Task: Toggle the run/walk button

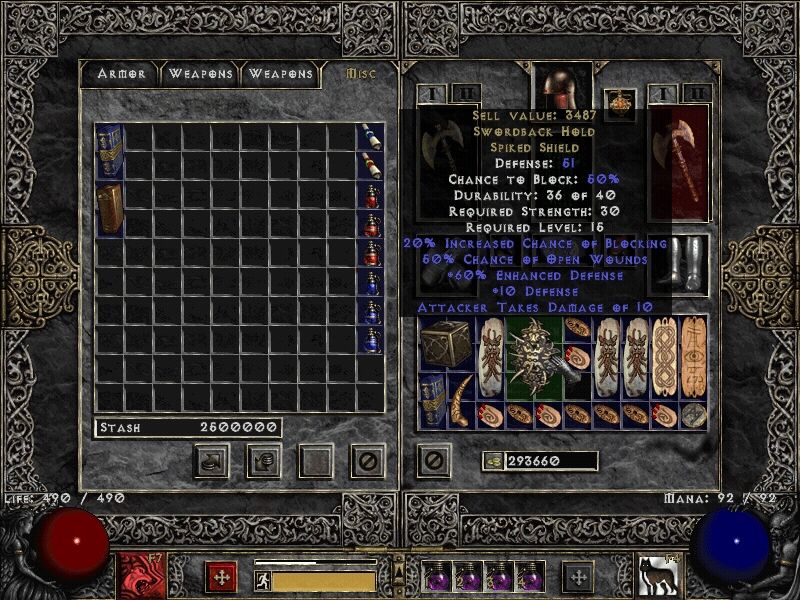Action: (264, 581)
